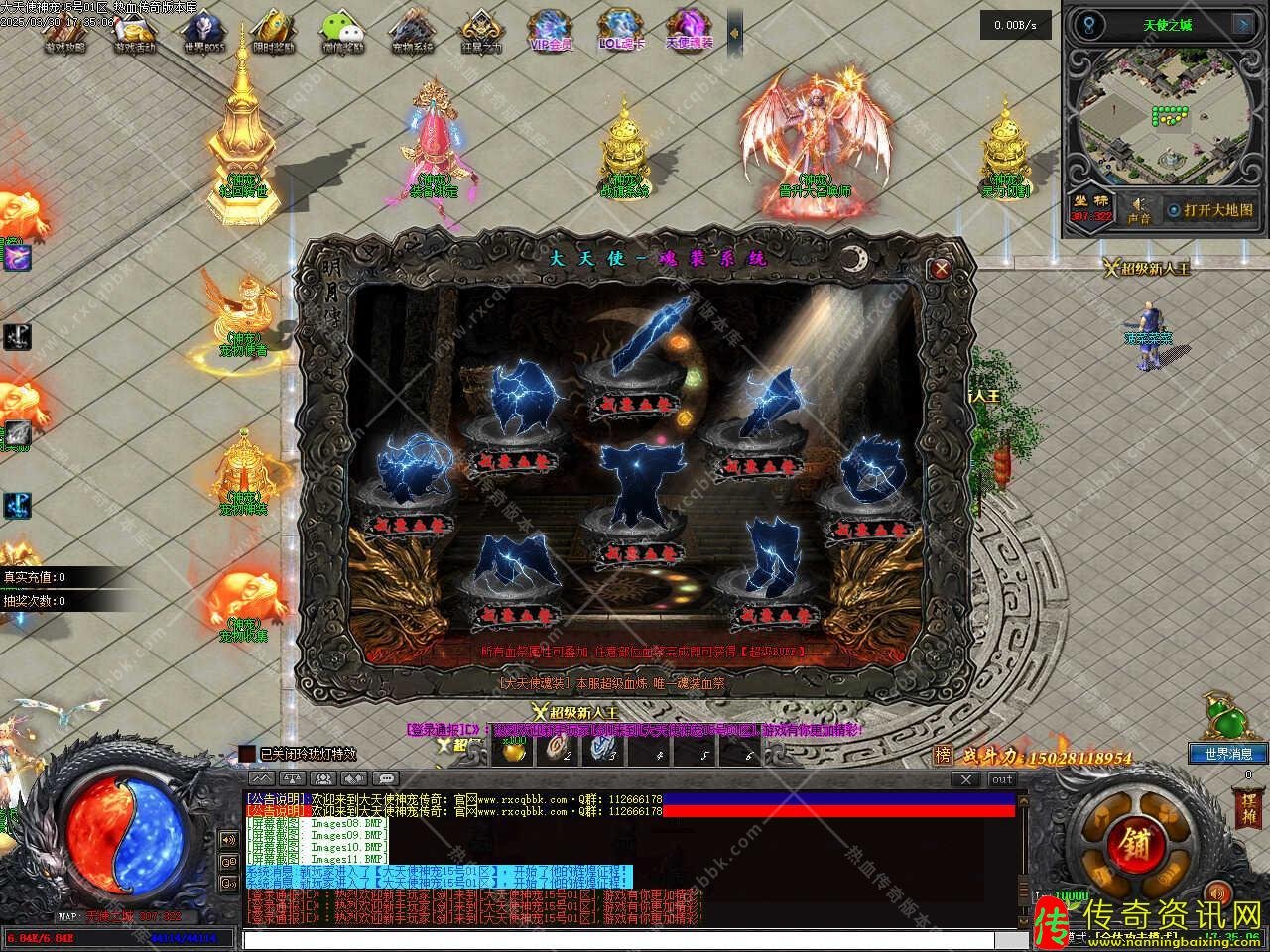Click the blue arrow beside 天使之城
Image resolution: width=1270 pixels, height=952 pixels.
pos(1242,25)
